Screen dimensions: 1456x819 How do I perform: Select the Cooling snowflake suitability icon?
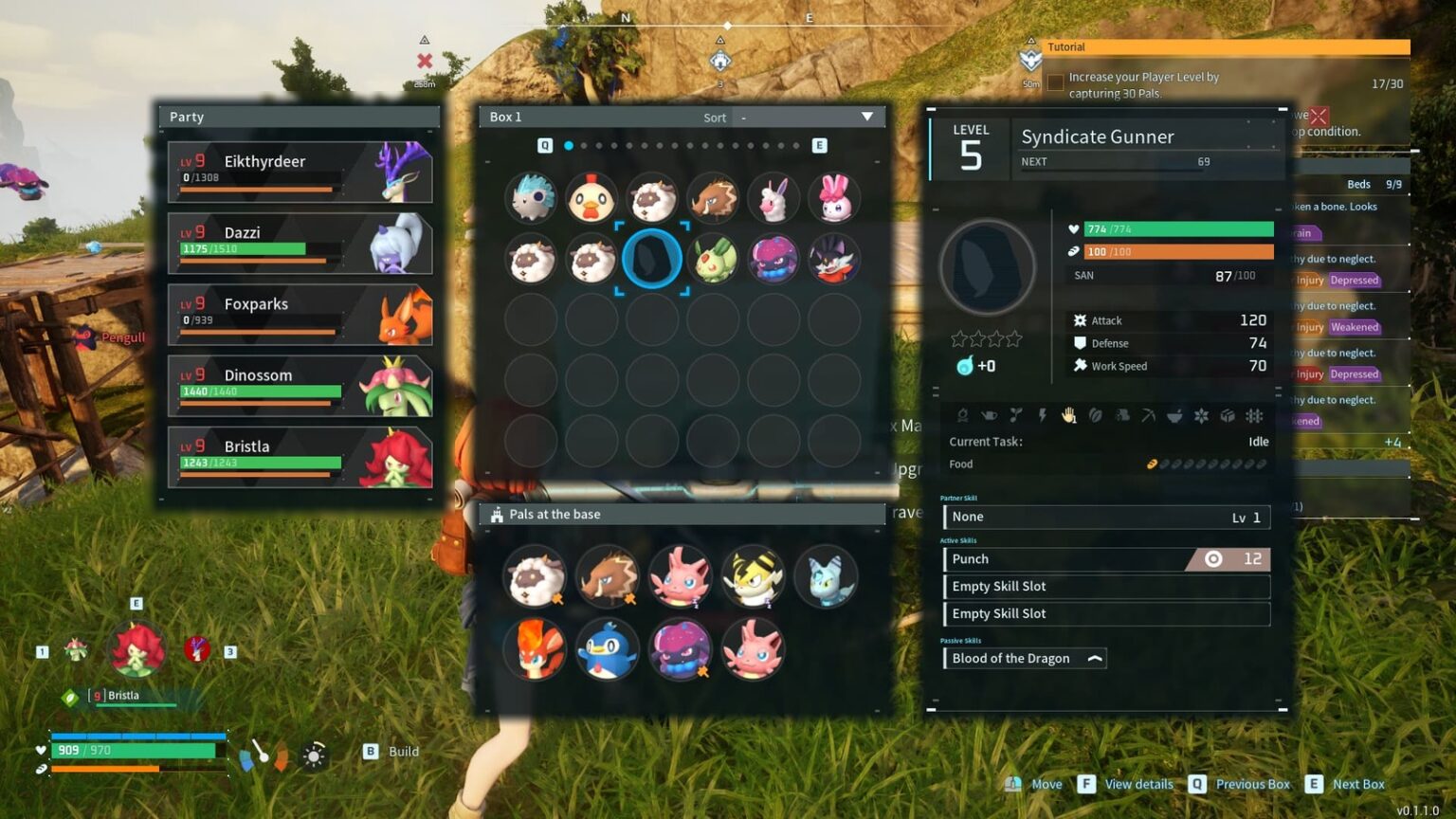click(x=1202, y=415)
